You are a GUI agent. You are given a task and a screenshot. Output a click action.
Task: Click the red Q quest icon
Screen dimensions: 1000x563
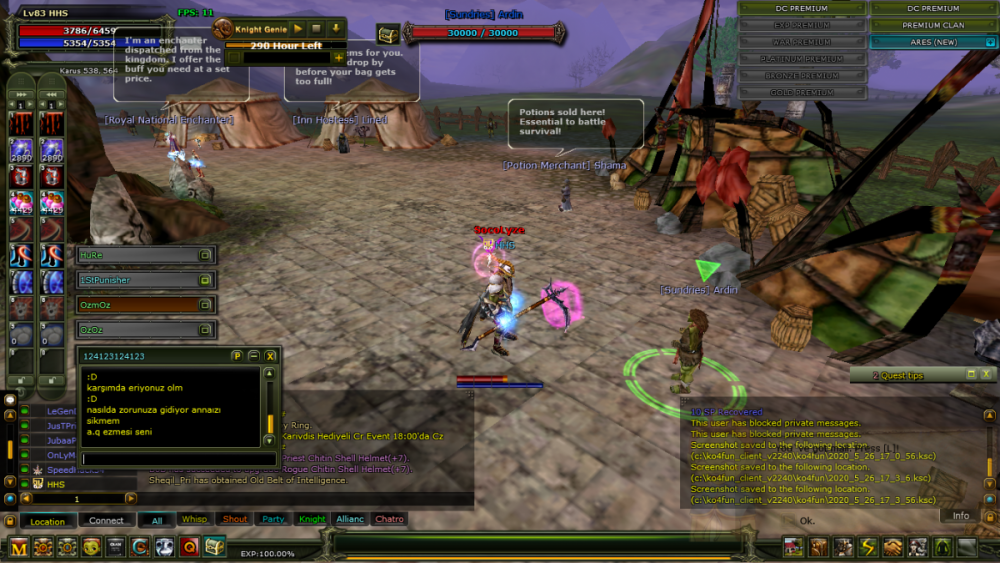tap(190, 547)
